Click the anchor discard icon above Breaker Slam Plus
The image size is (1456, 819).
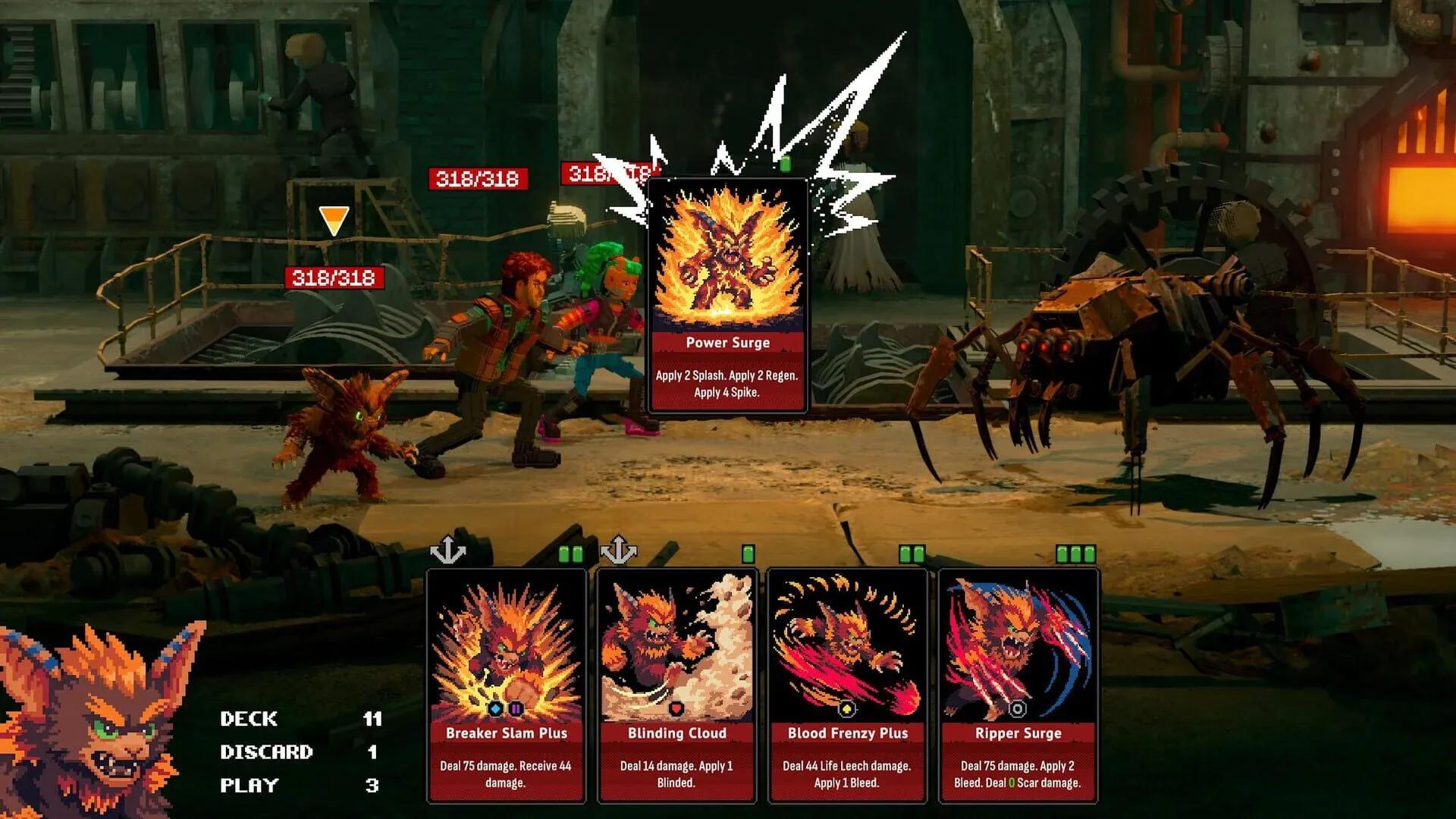[447, 548]
